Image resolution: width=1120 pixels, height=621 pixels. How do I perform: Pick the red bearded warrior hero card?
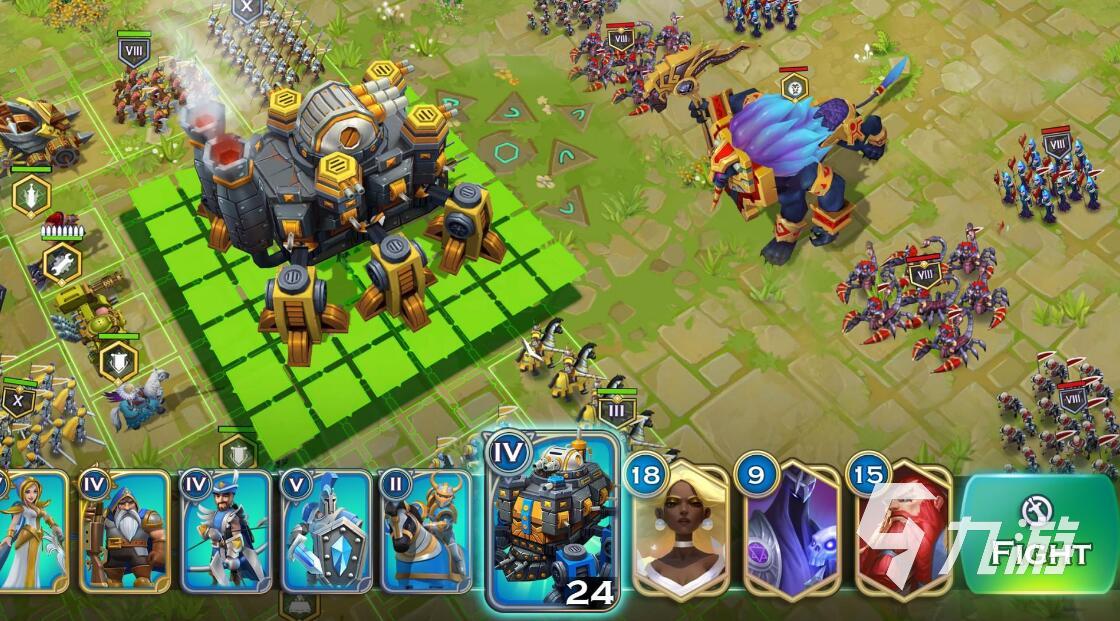900,528
